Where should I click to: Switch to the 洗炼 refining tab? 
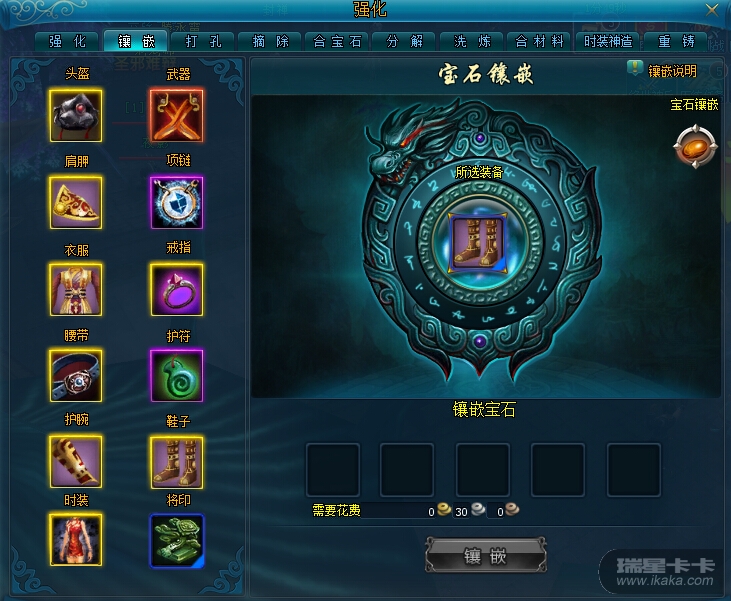(473, 42)
